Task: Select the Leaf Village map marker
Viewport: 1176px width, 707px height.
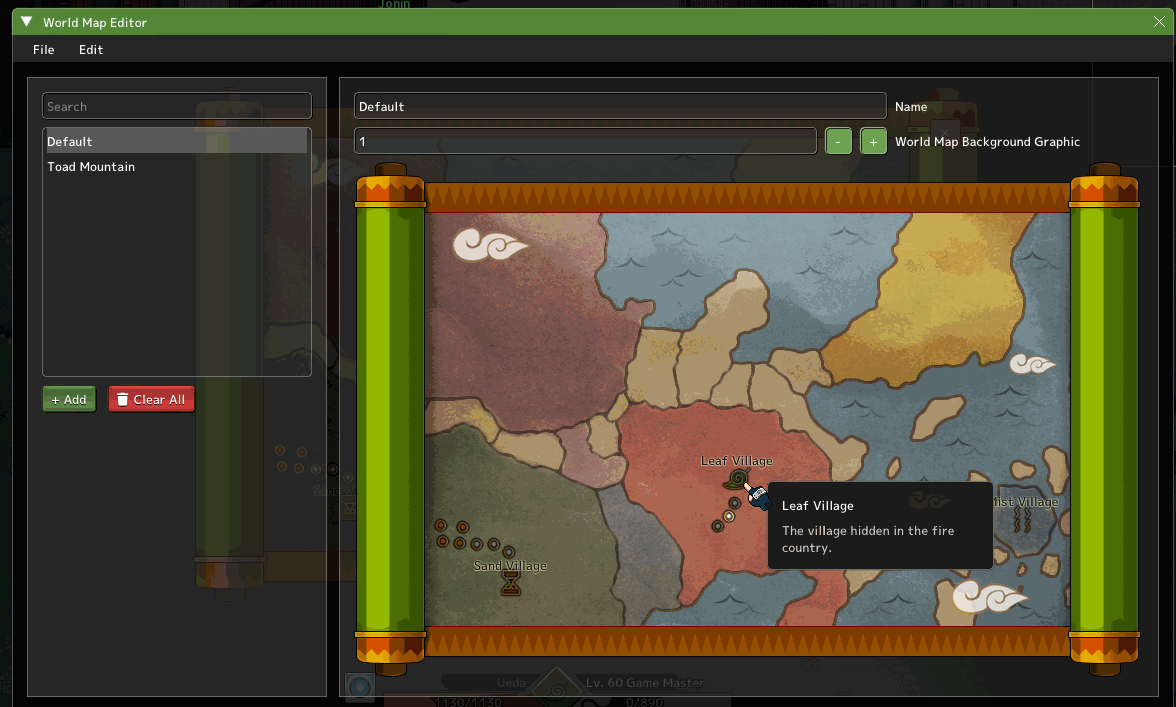Action: (738, 479)
